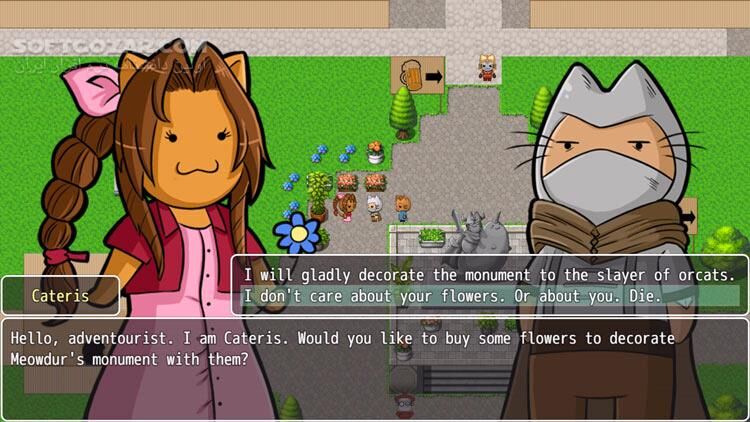Choose "I will gladly decorate the monument" reply

click(x=489, y=273)
